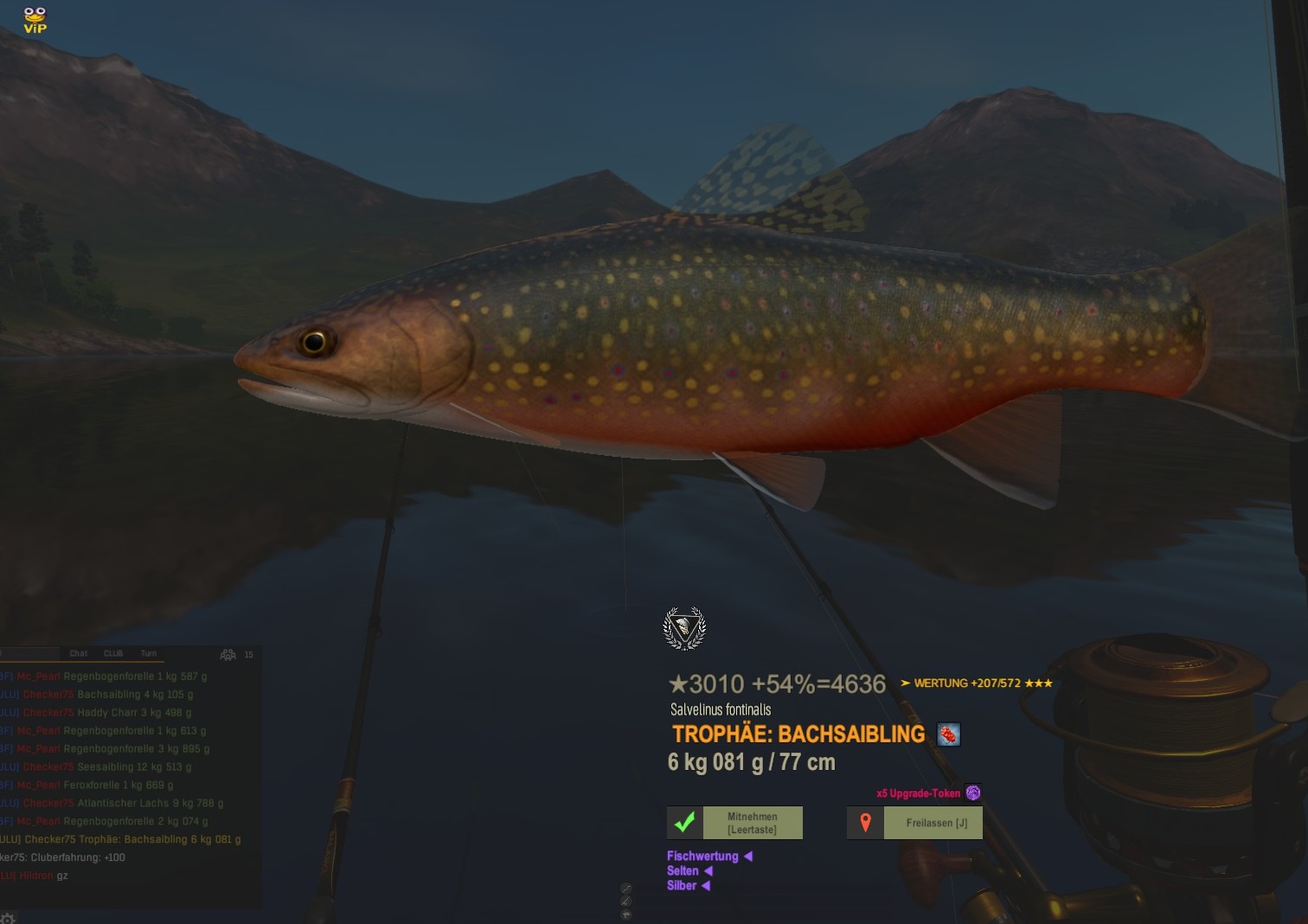Click the laurel trophy badge emblem
Screen dimensions: 1308x924
[x=684, y=628]
